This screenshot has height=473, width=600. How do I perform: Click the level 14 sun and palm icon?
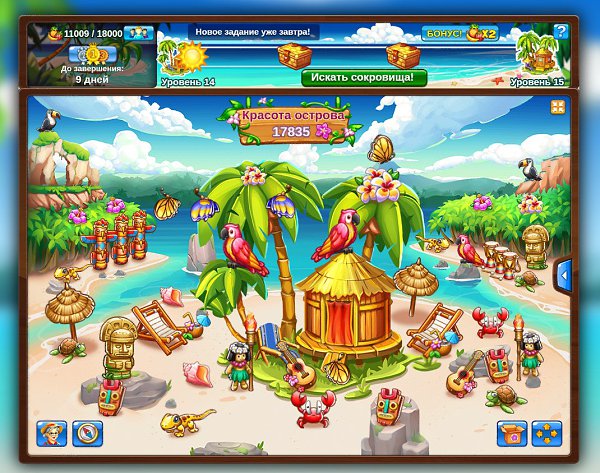[x=193, y=56]
